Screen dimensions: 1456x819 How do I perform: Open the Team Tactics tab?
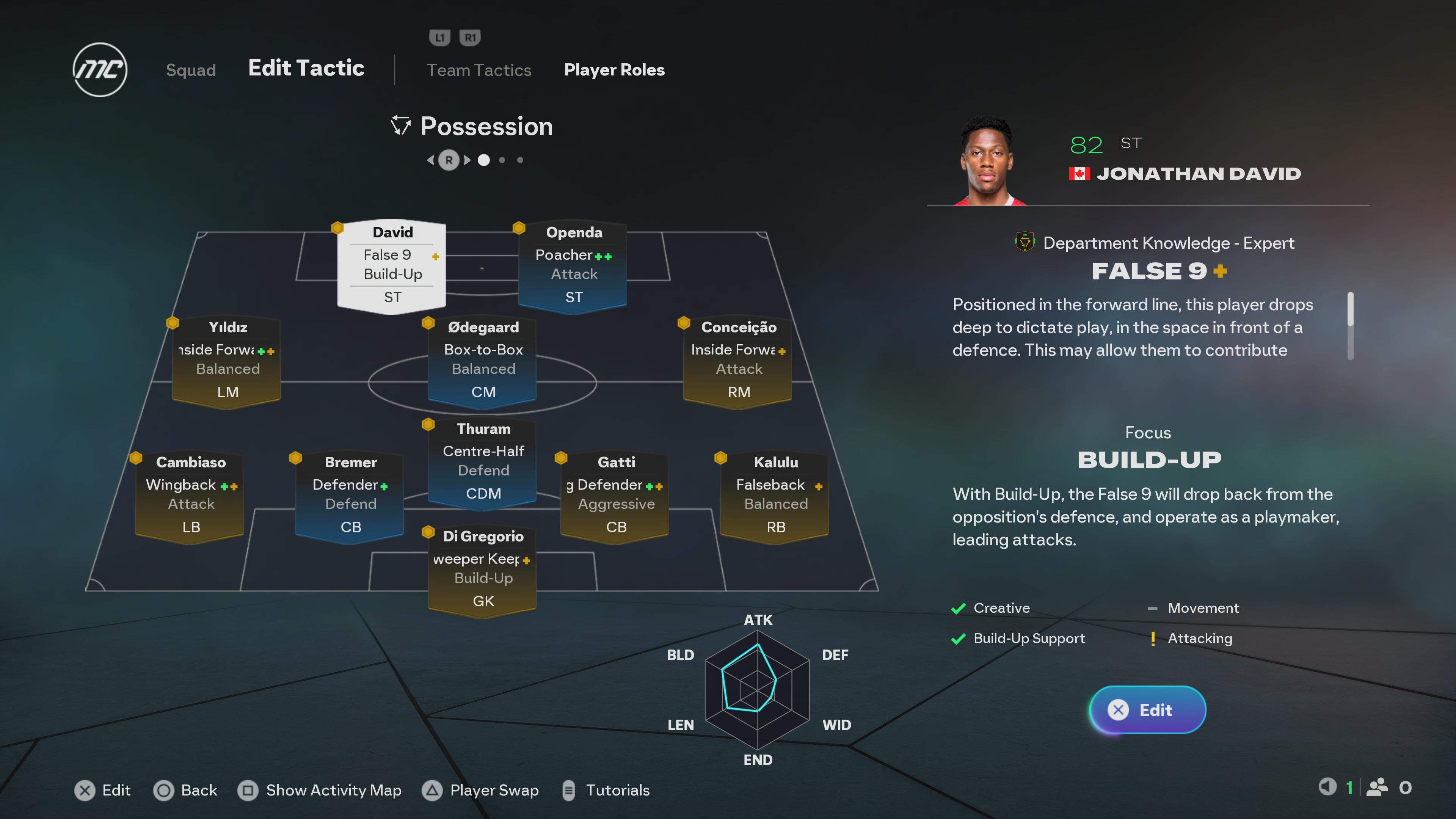click(479, 69)
